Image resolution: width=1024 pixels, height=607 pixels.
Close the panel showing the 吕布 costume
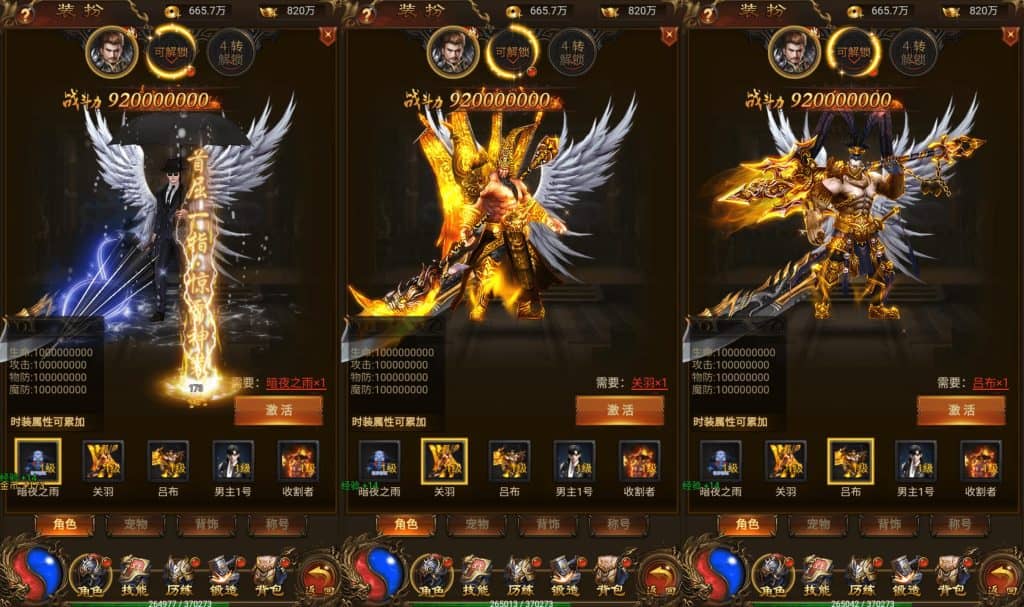[x=1010, y=37]
